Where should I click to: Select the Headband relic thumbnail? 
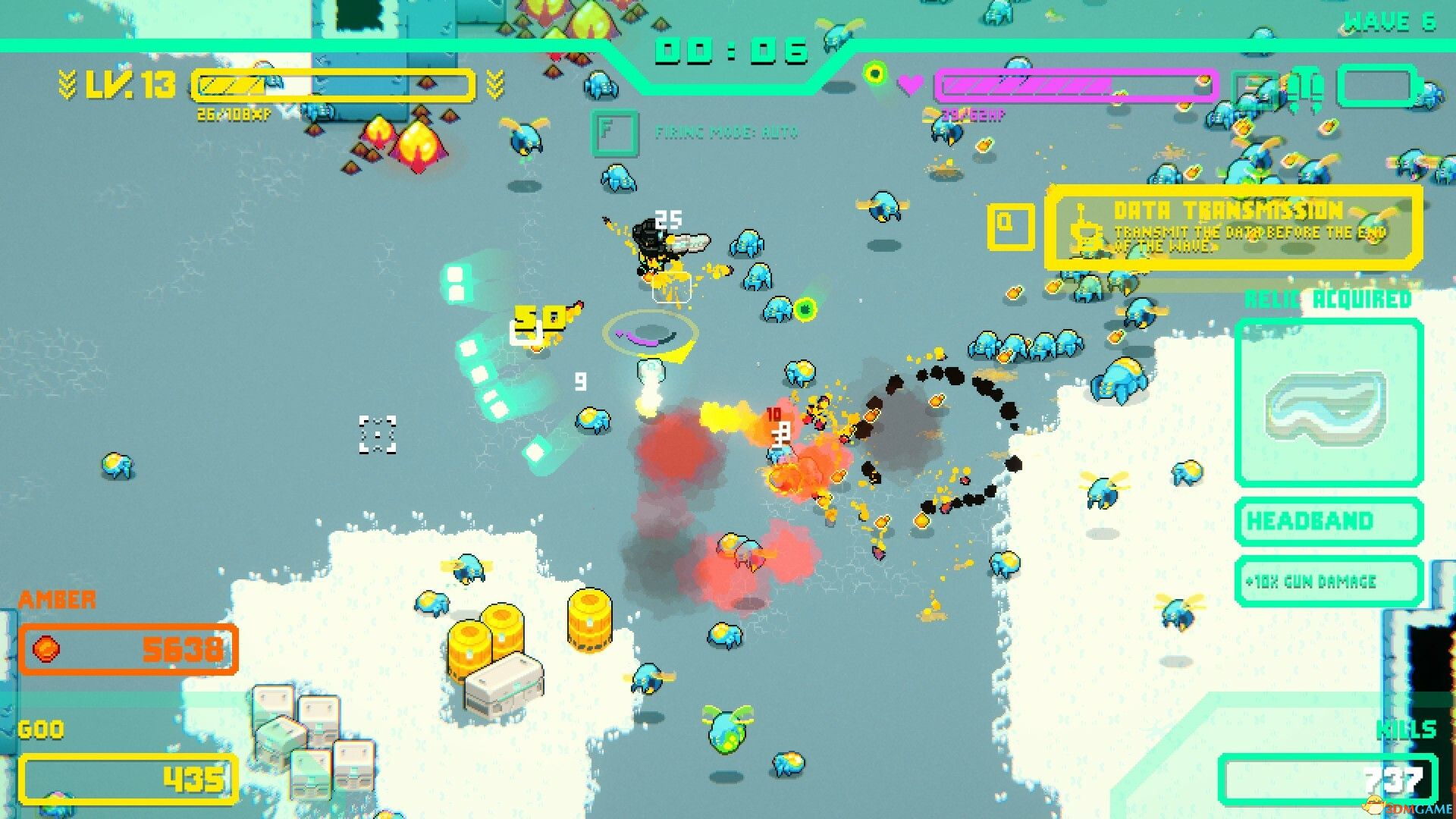[x=1328, y=402]
